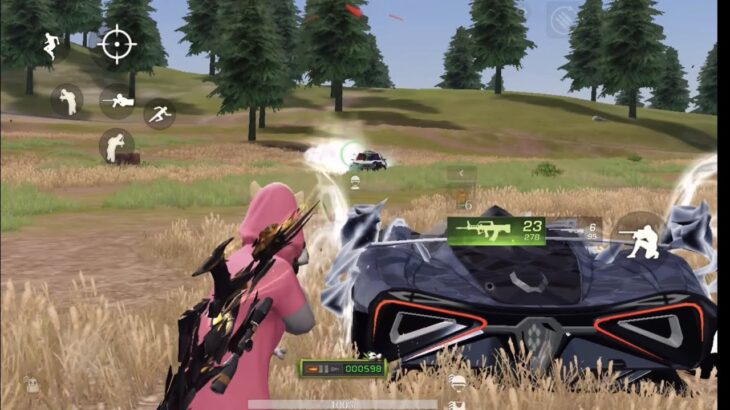Switch to the secondary weapon slot
This screenshot has width=730, height=410.
pyautogui.click(x=588, y=231)
